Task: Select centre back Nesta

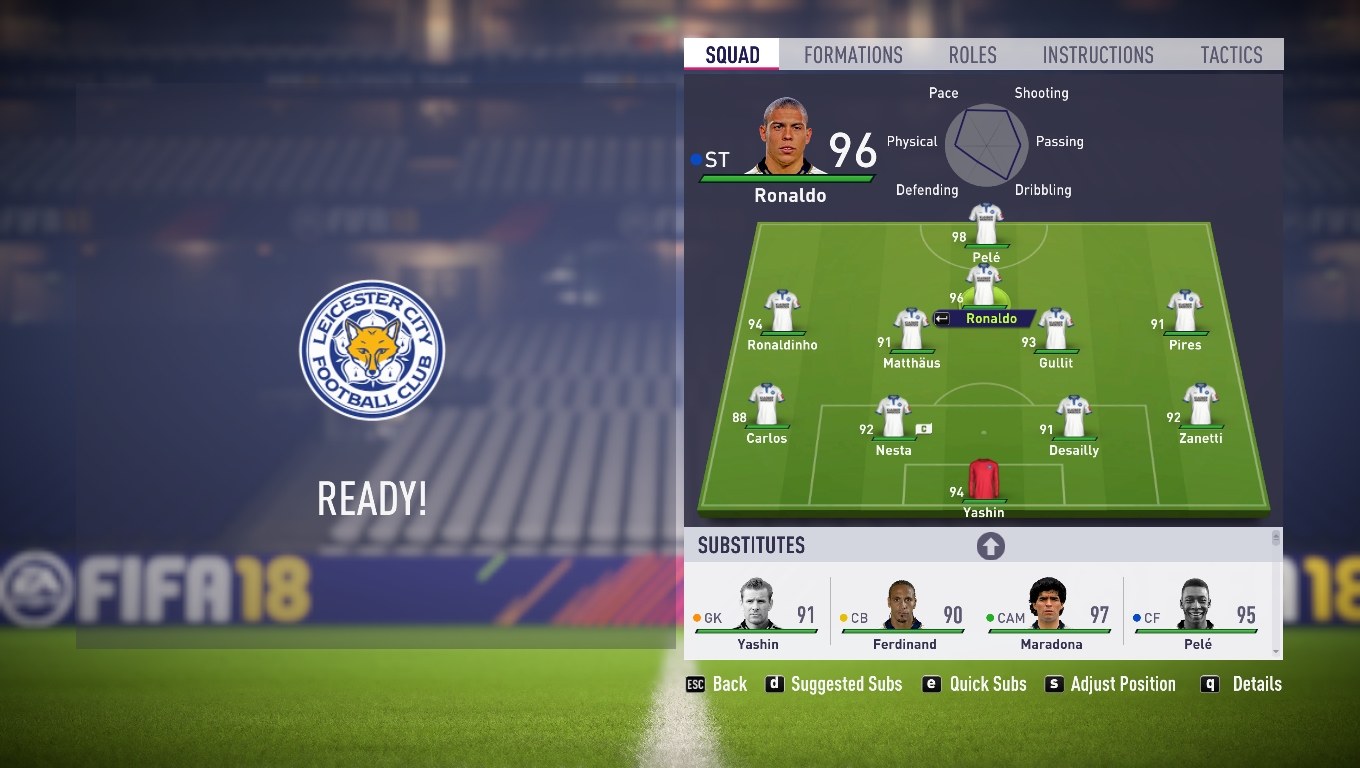Action: (893, 418)
